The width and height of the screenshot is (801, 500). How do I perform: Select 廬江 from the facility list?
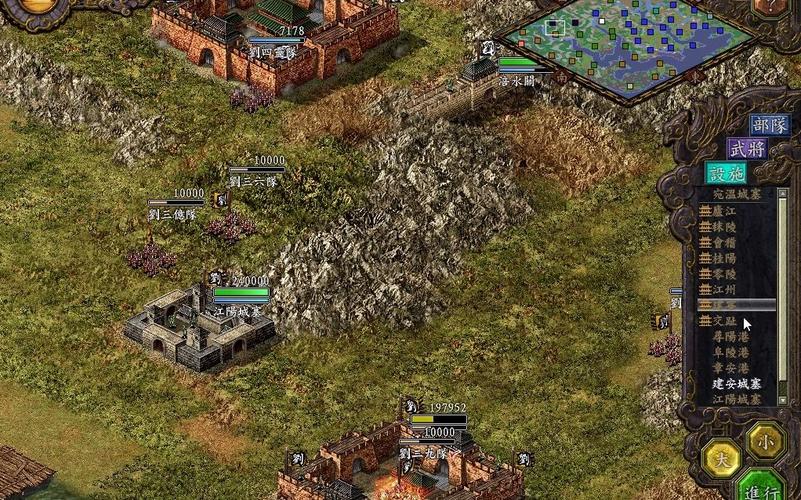click(724, 211)
